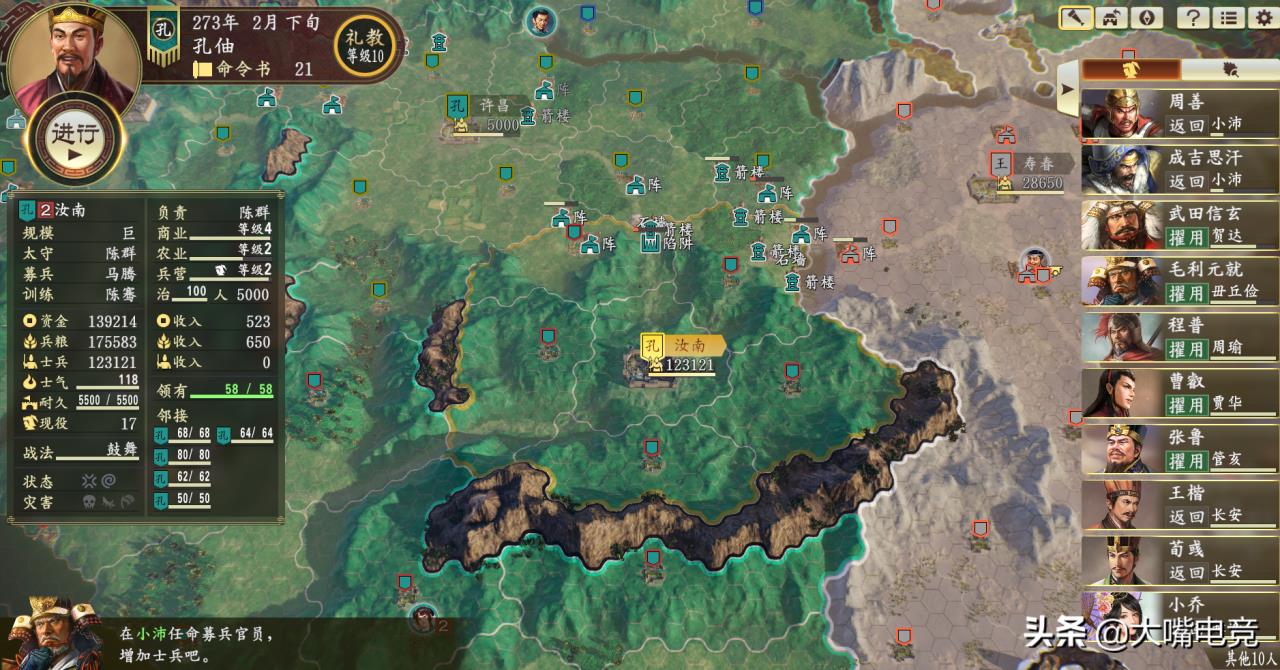Switch to the search magnifier tab
Image resolution: width=1280 pixels, height=670 pixels.
1229,69
